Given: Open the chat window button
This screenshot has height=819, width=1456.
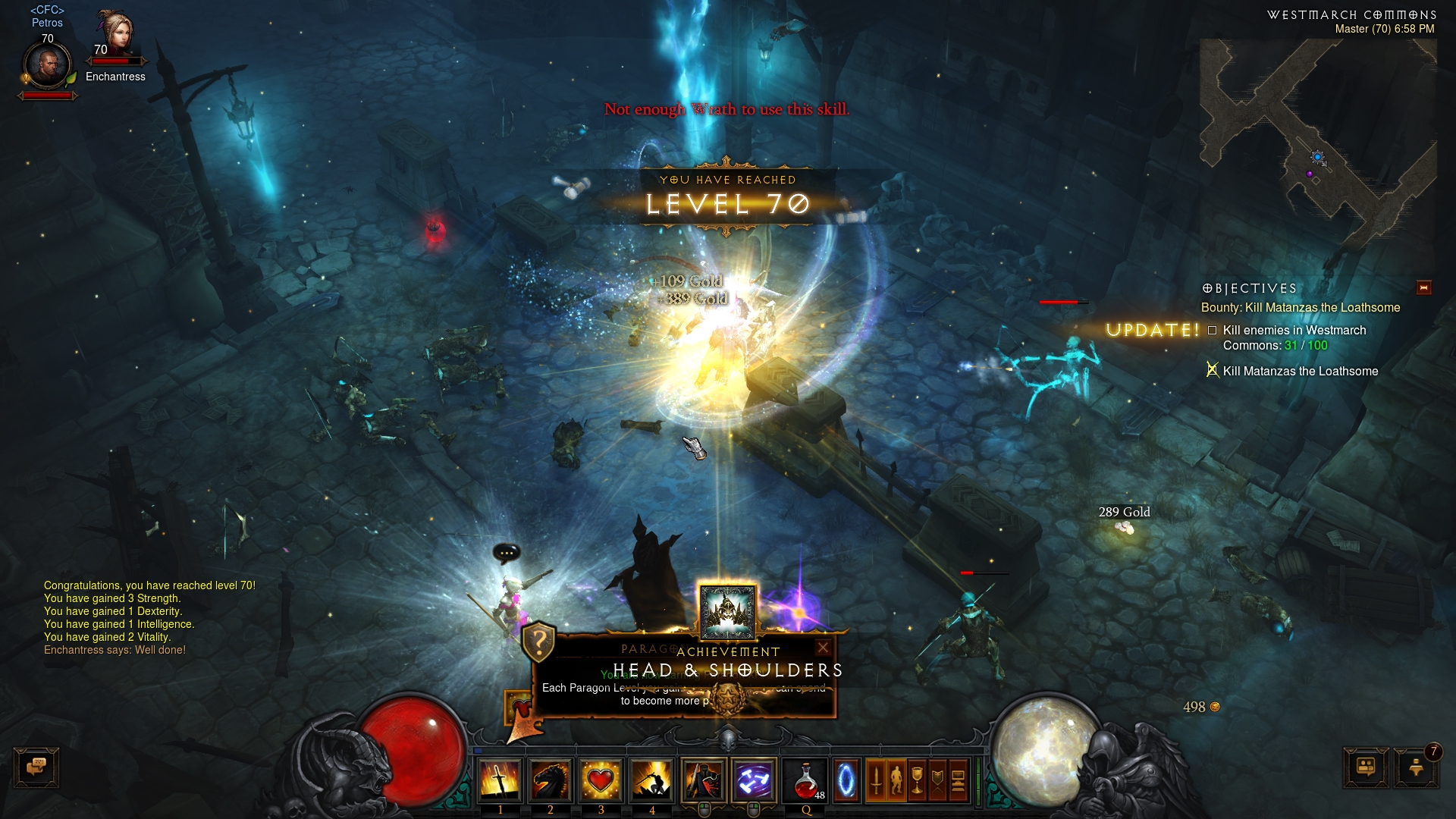Looking at the screenshot, I should coord(36,767).
